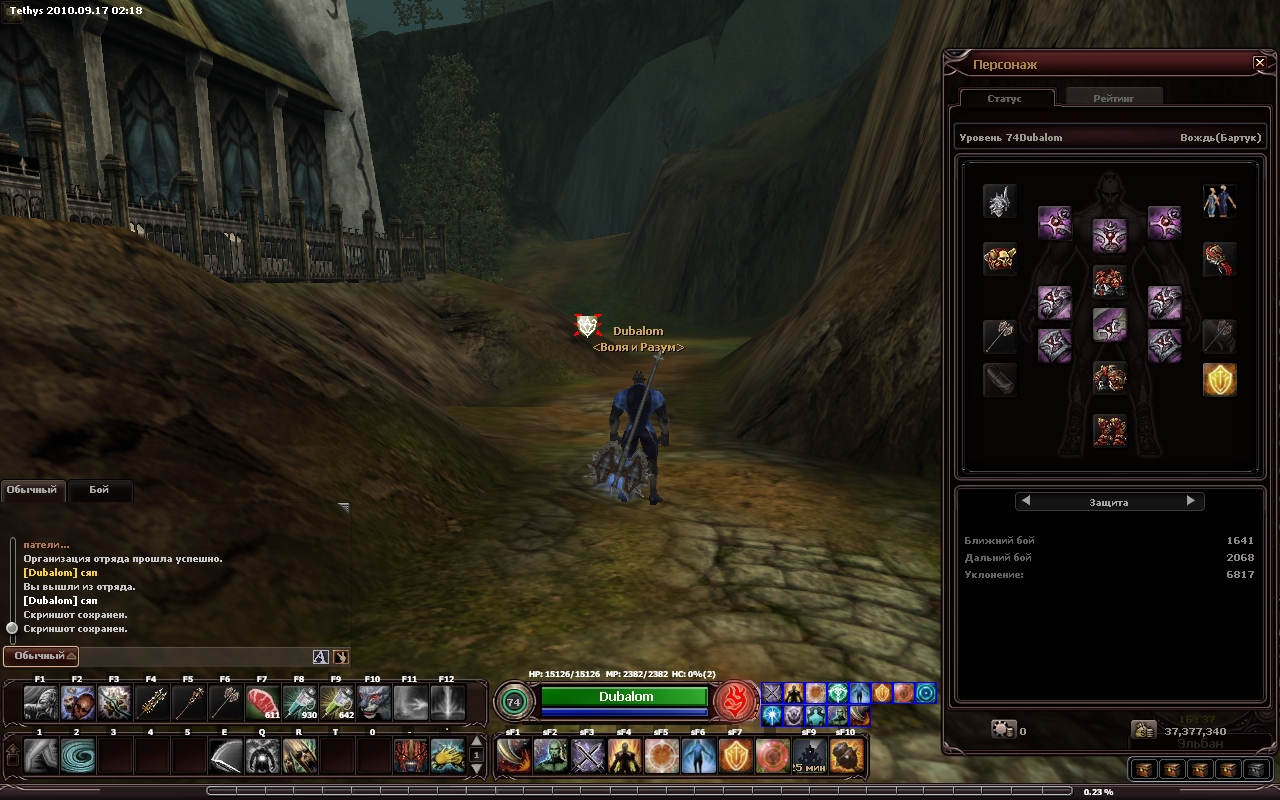Use the raw meat item on F7
The height and width of the screenshot is (800, 1280).
(x=263, y=703)
